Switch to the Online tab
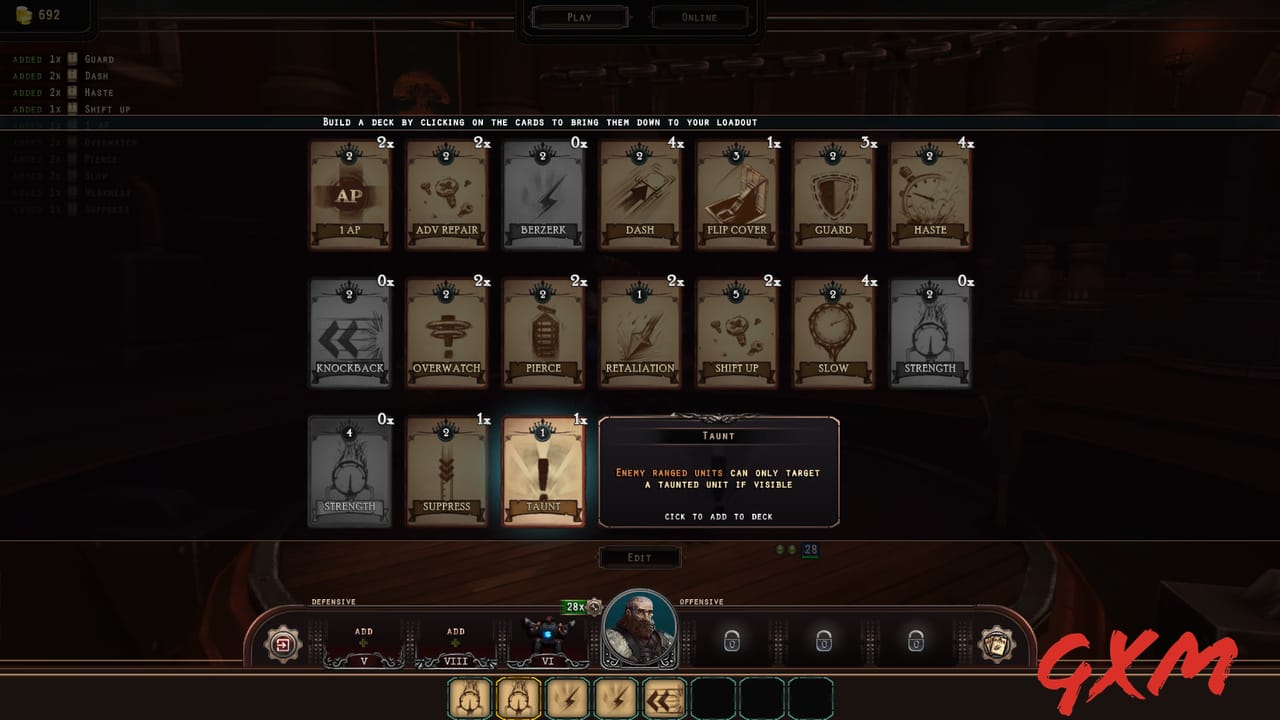Viewport: 1280px width, 720px height. pos(700,16)
